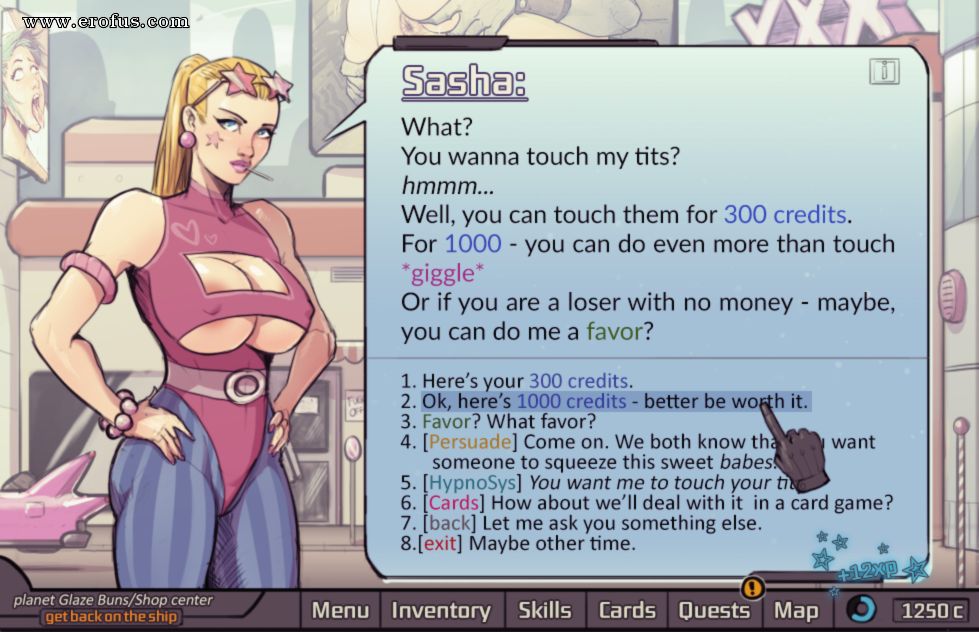
Task: Open the Inventory
Action: tap(441, 610)
